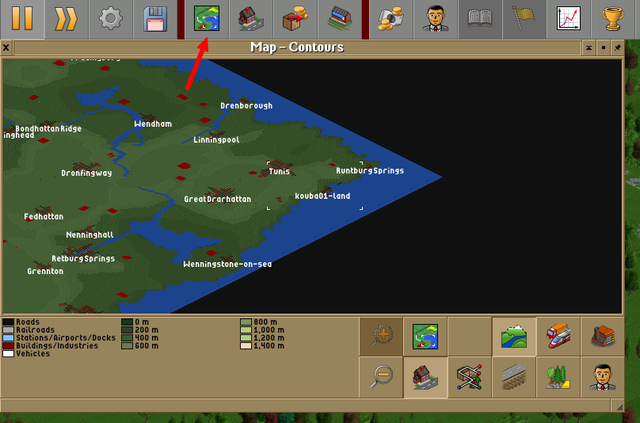Toggle fast forward speed
The width and height of the screenshot is (640, 423).
(65, 18)
